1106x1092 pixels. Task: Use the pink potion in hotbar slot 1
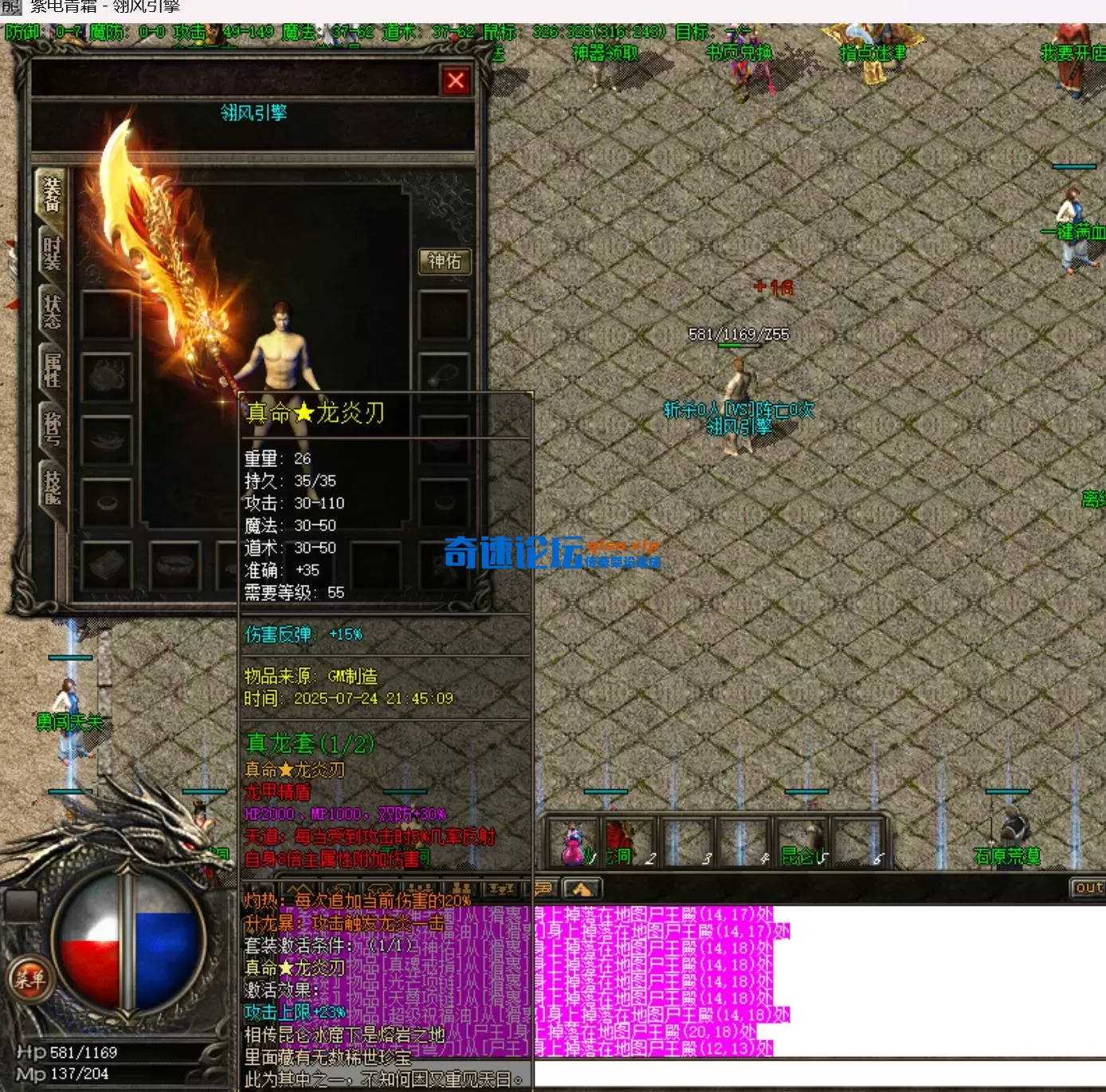pos(573,846)
